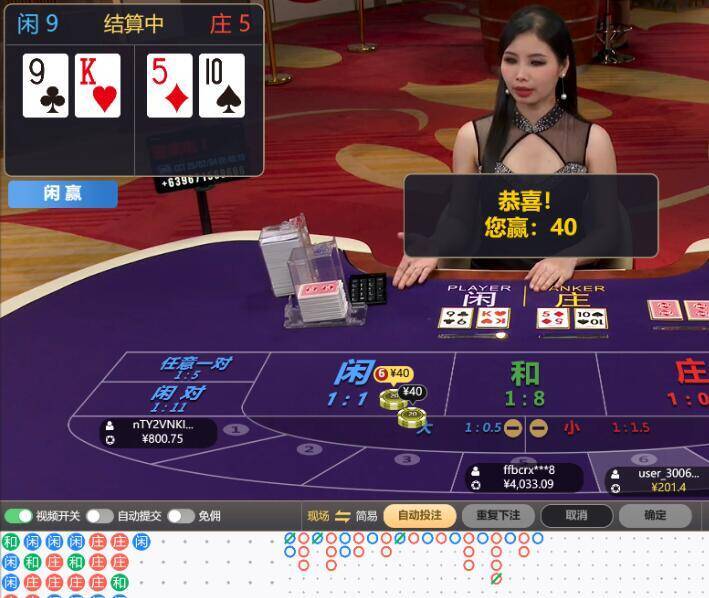Click the 自动投注 auto-bet button

coord(419,516)
